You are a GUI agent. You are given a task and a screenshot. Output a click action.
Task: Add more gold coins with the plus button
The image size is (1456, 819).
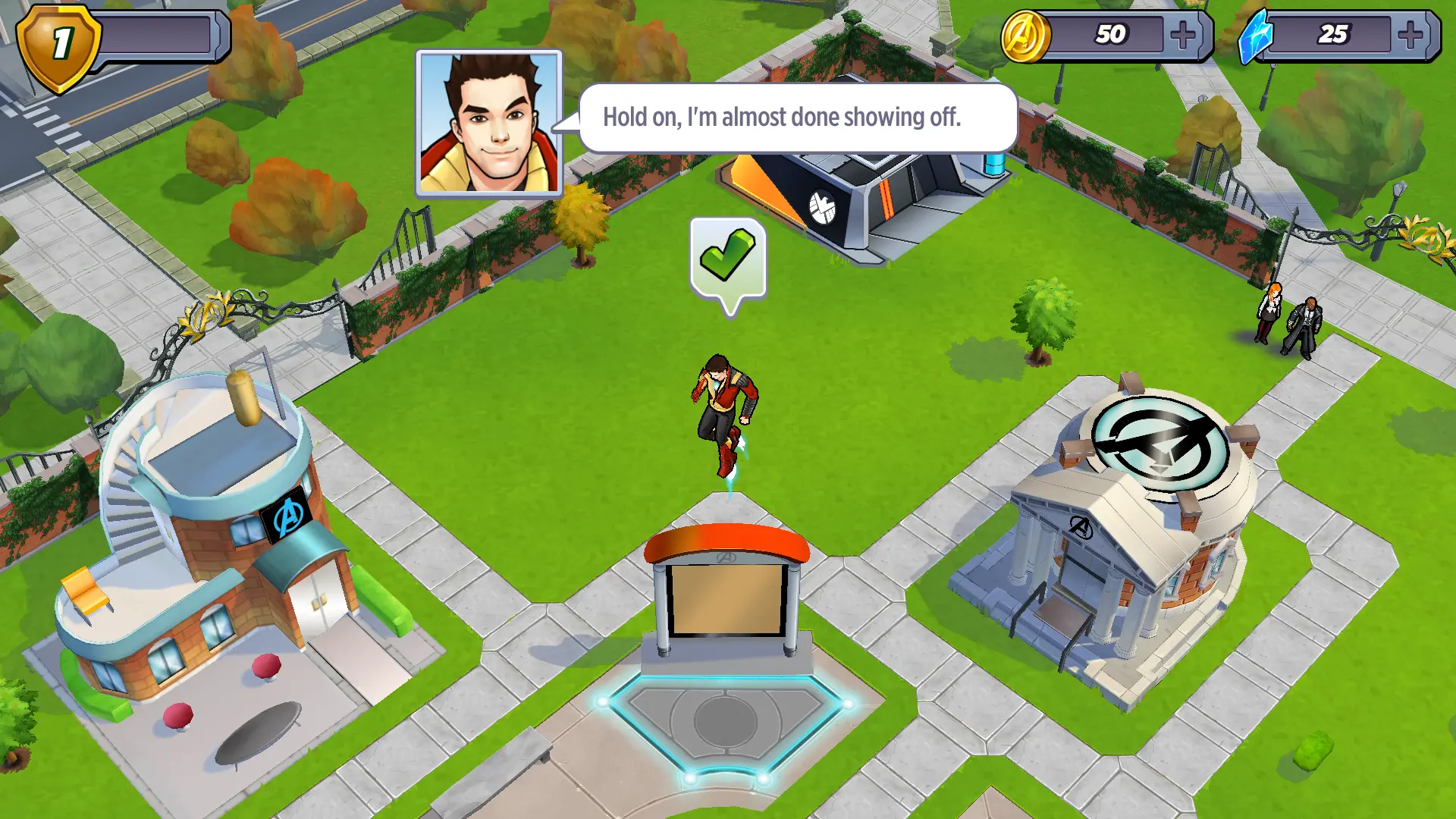[x=1183, y=35]
